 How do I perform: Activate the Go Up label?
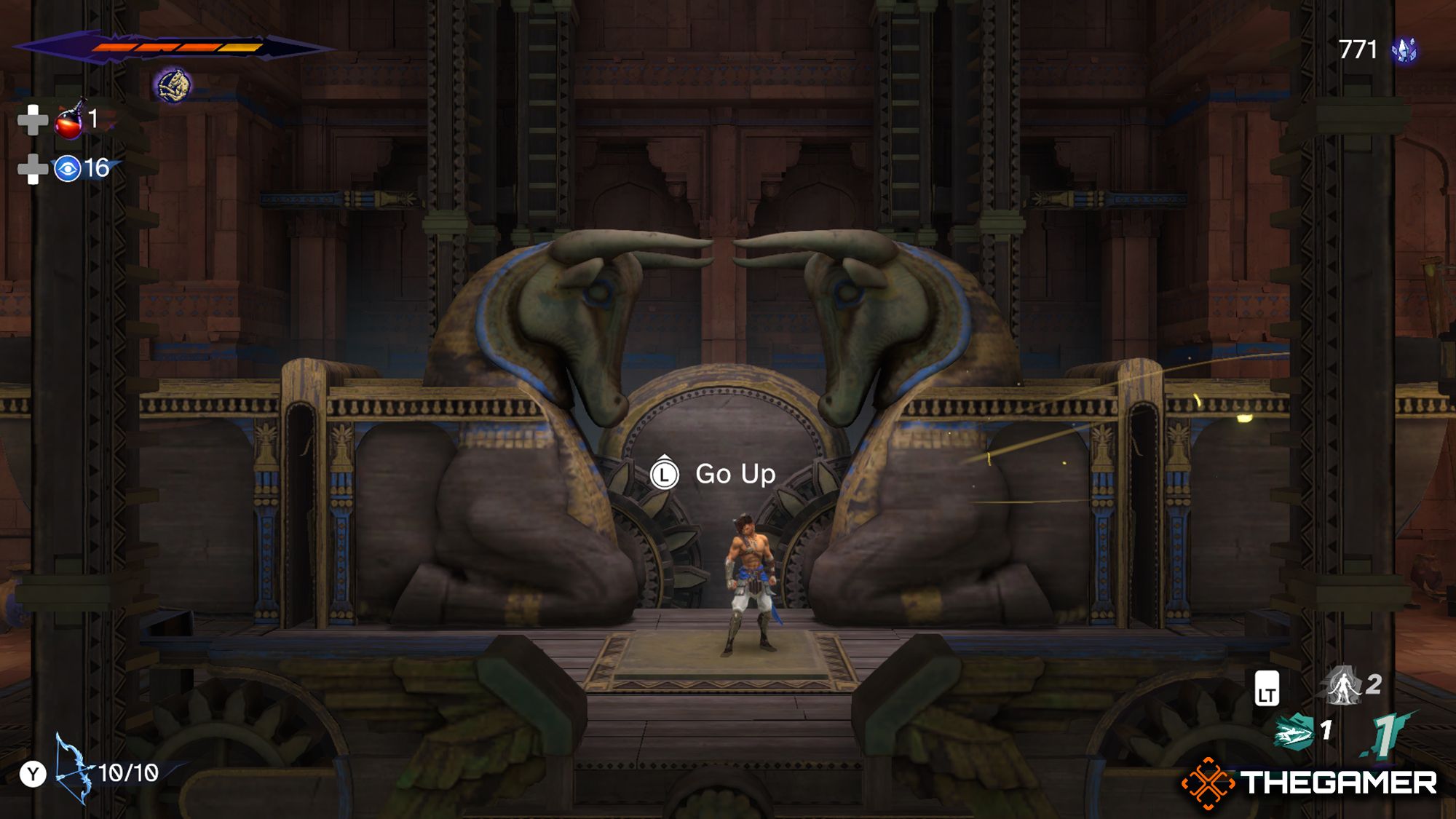(x=735, y=475)
